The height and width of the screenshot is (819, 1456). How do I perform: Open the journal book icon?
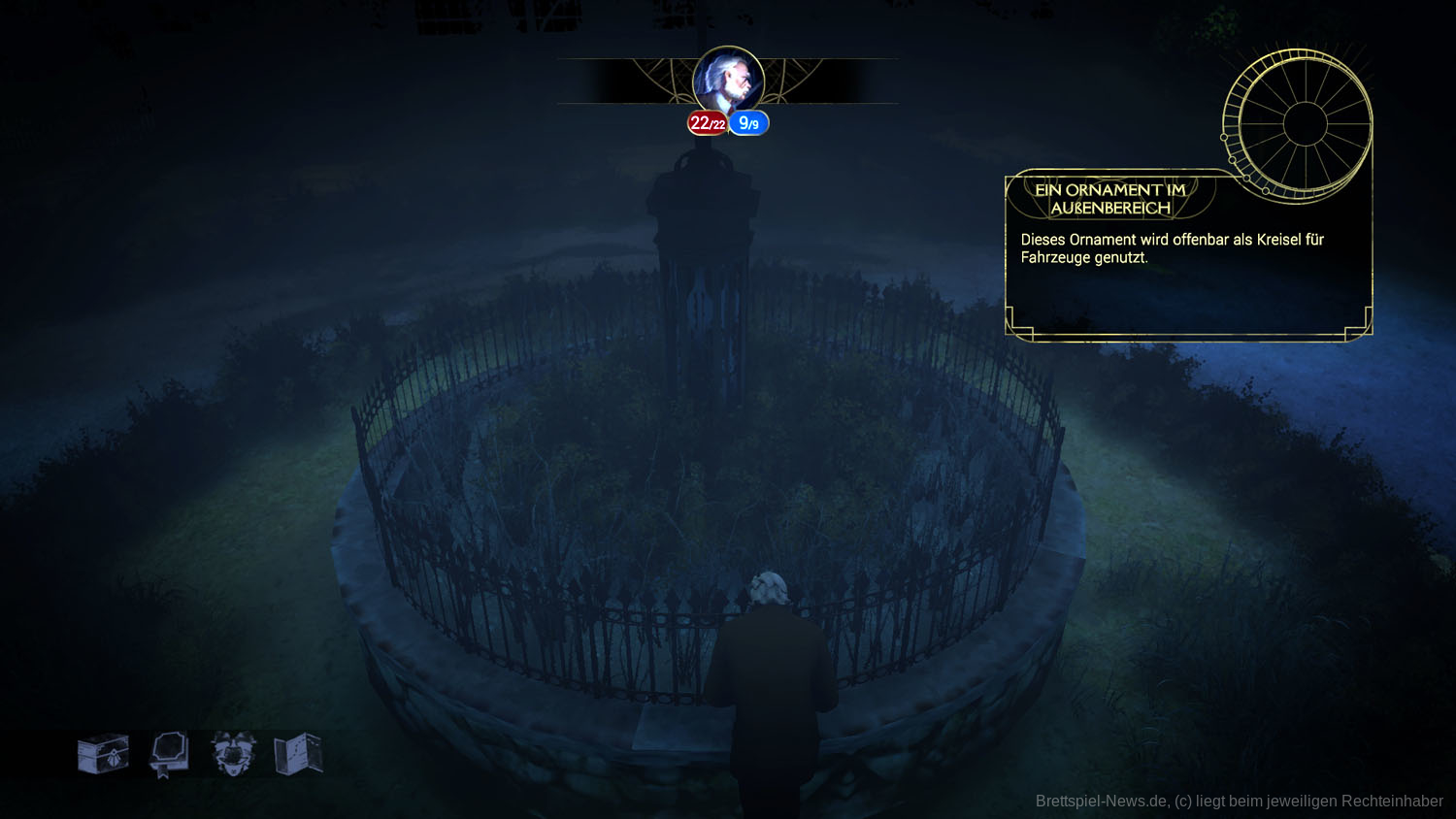click(169, 754)
